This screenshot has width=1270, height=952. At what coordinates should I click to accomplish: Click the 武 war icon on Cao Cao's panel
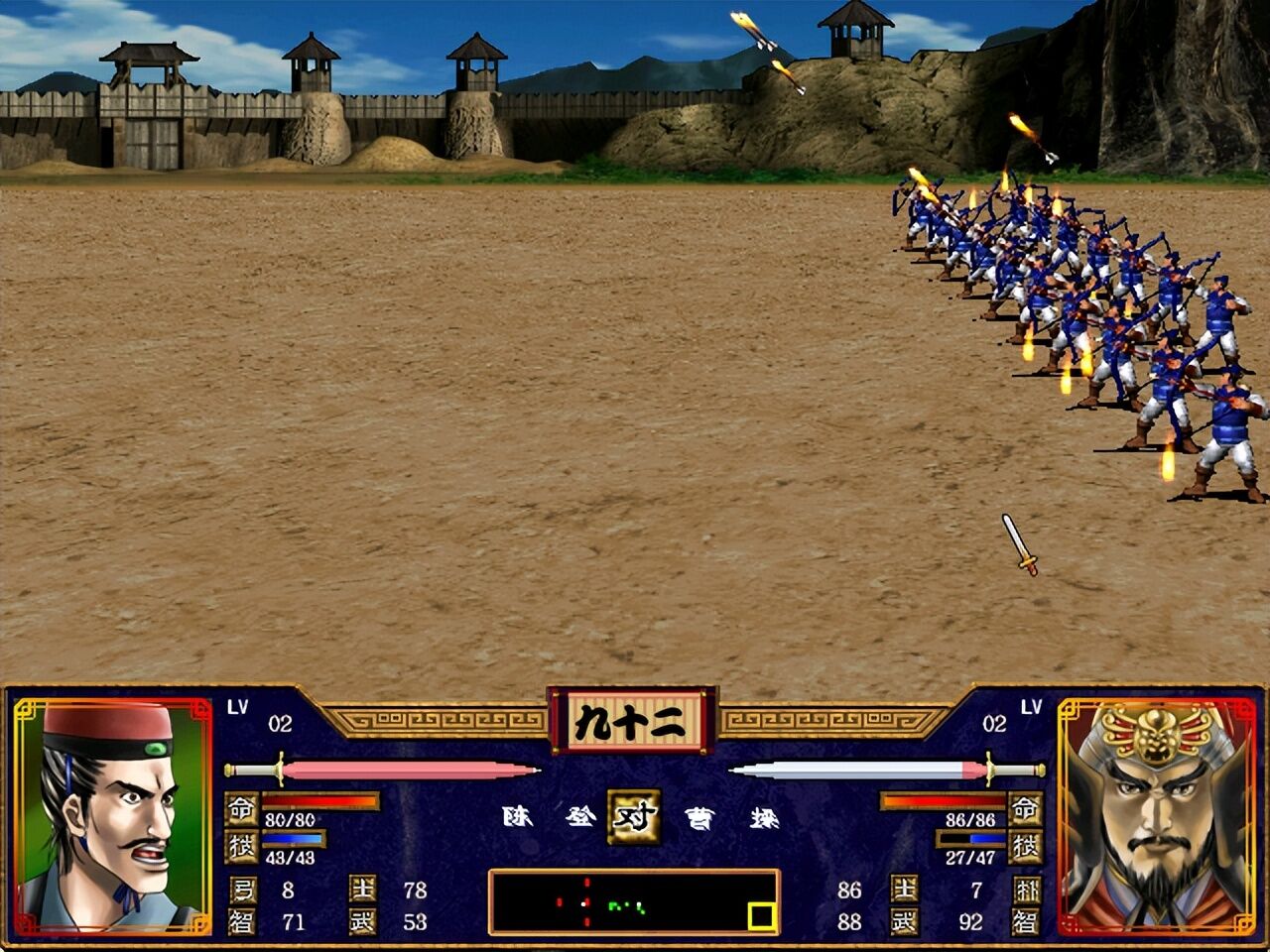tap(903, 922)
